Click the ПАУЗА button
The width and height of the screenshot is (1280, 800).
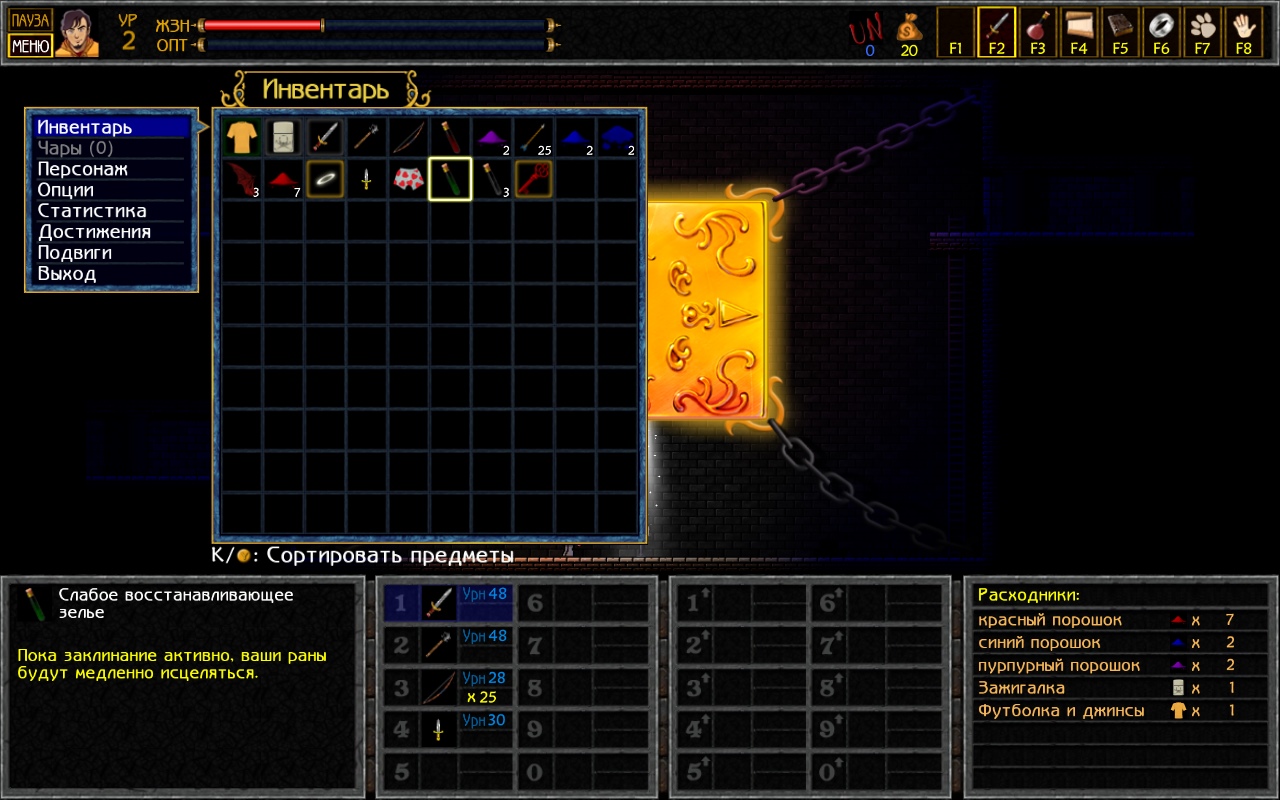(x=30, y=20)
